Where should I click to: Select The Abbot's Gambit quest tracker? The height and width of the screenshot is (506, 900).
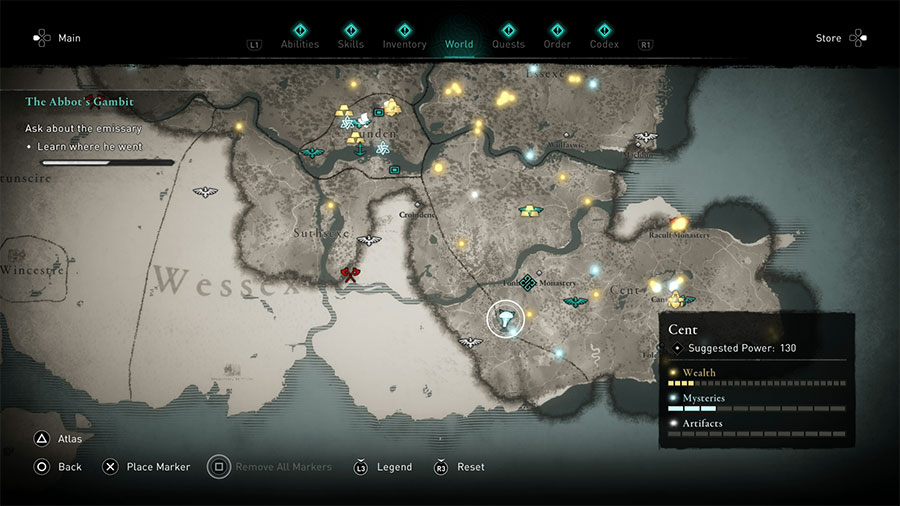tap(80, 102)
